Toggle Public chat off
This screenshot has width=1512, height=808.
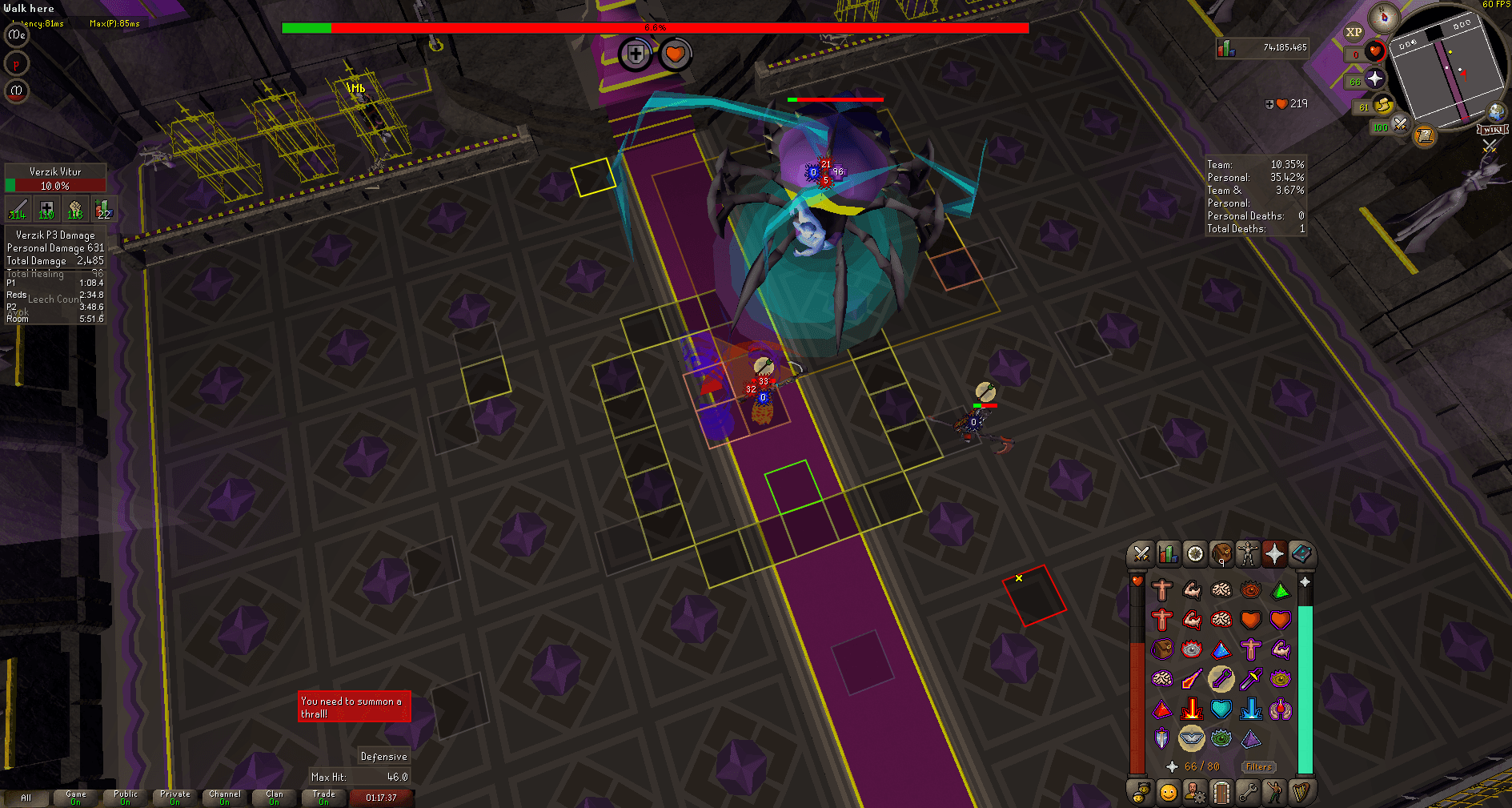(x=125, y=798)
